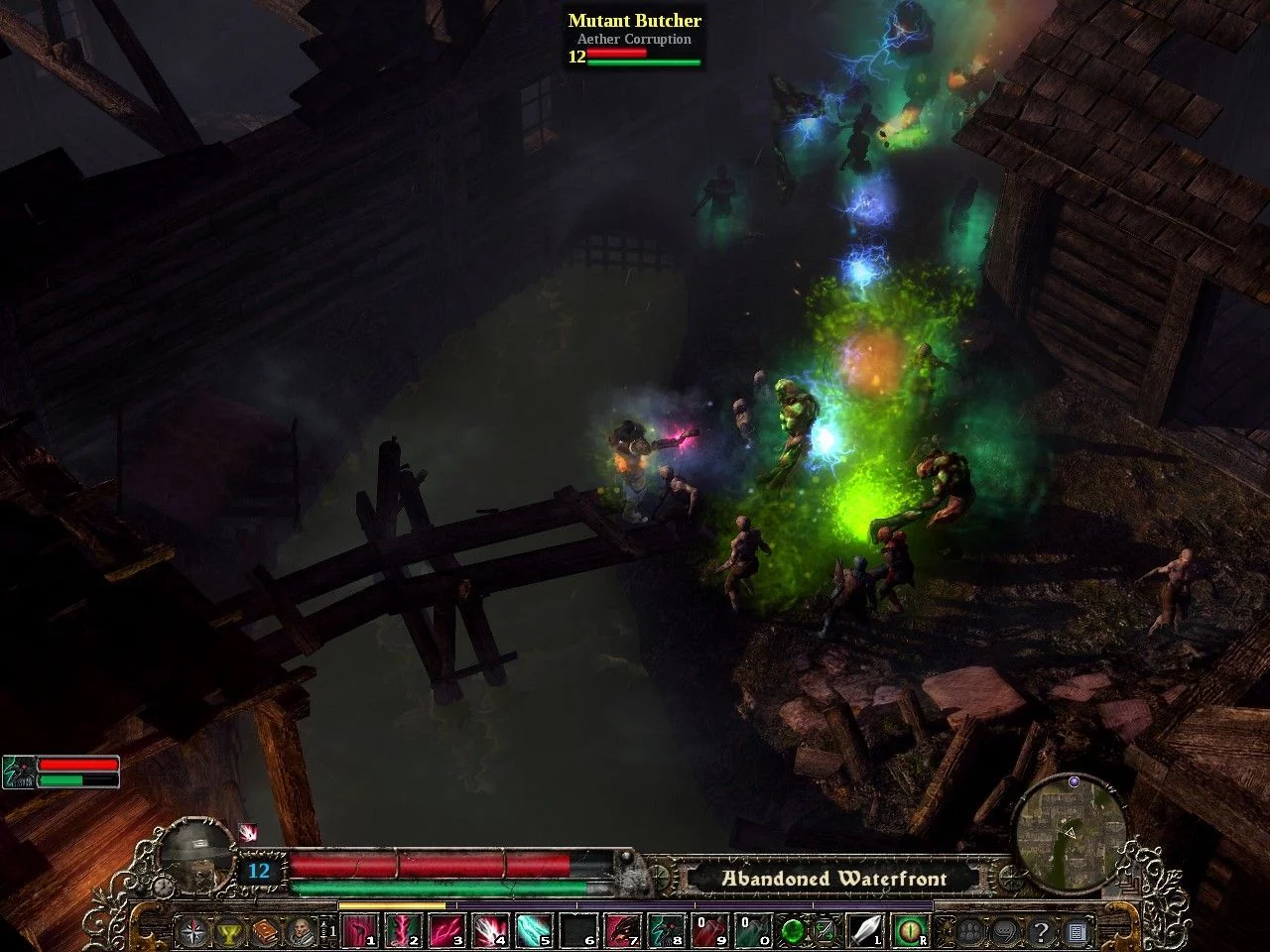Trigger the crimson slash skill in slot 3

pos(445,932)
